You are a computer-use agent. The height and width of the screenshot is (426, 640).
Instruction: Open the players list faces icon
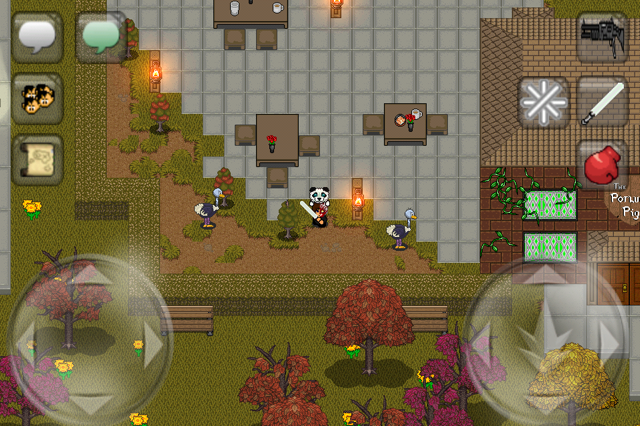click(37, 97)
